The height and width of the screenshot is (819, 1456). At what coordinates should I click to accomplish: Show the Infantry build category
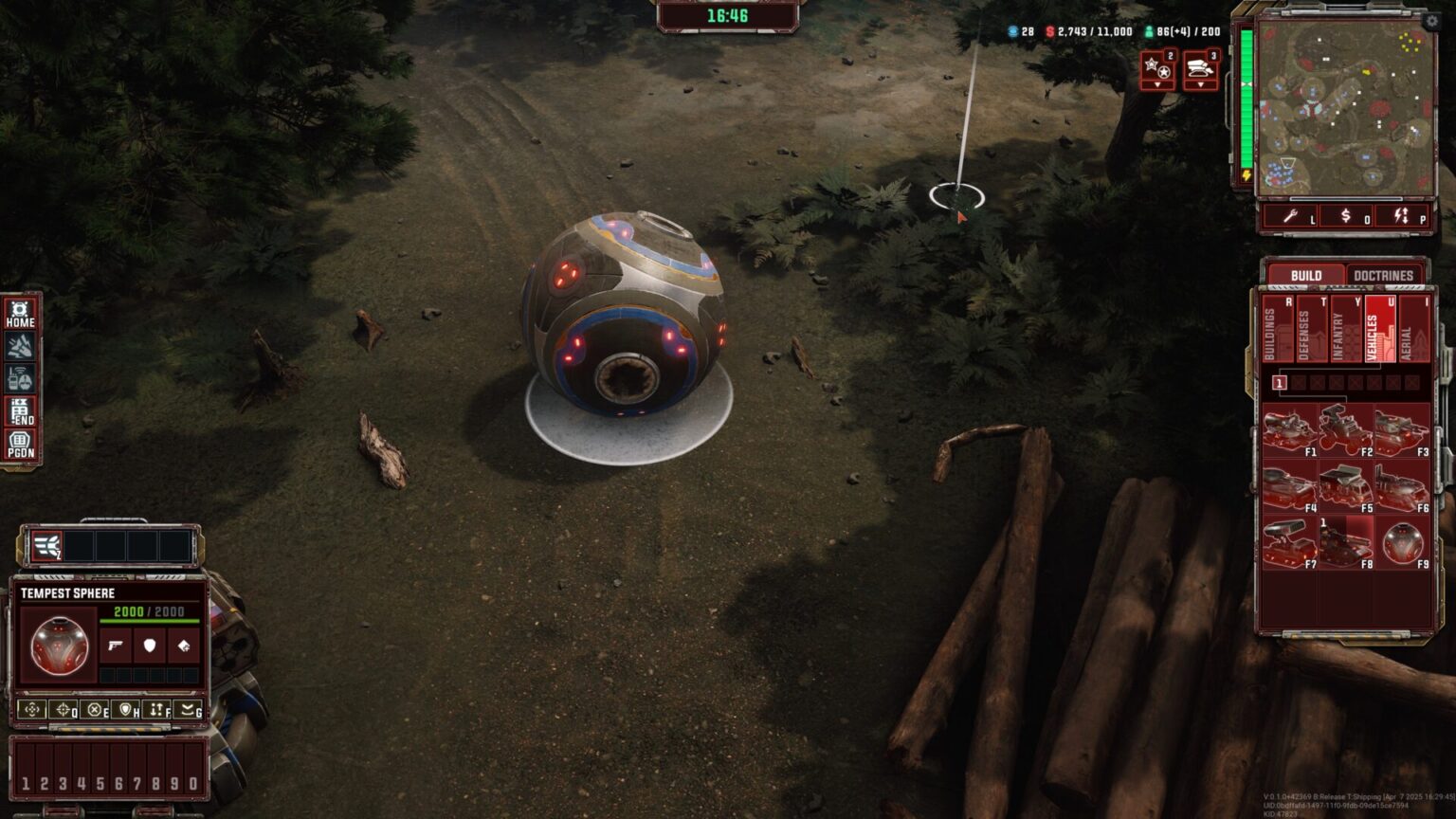point(1345,330)
